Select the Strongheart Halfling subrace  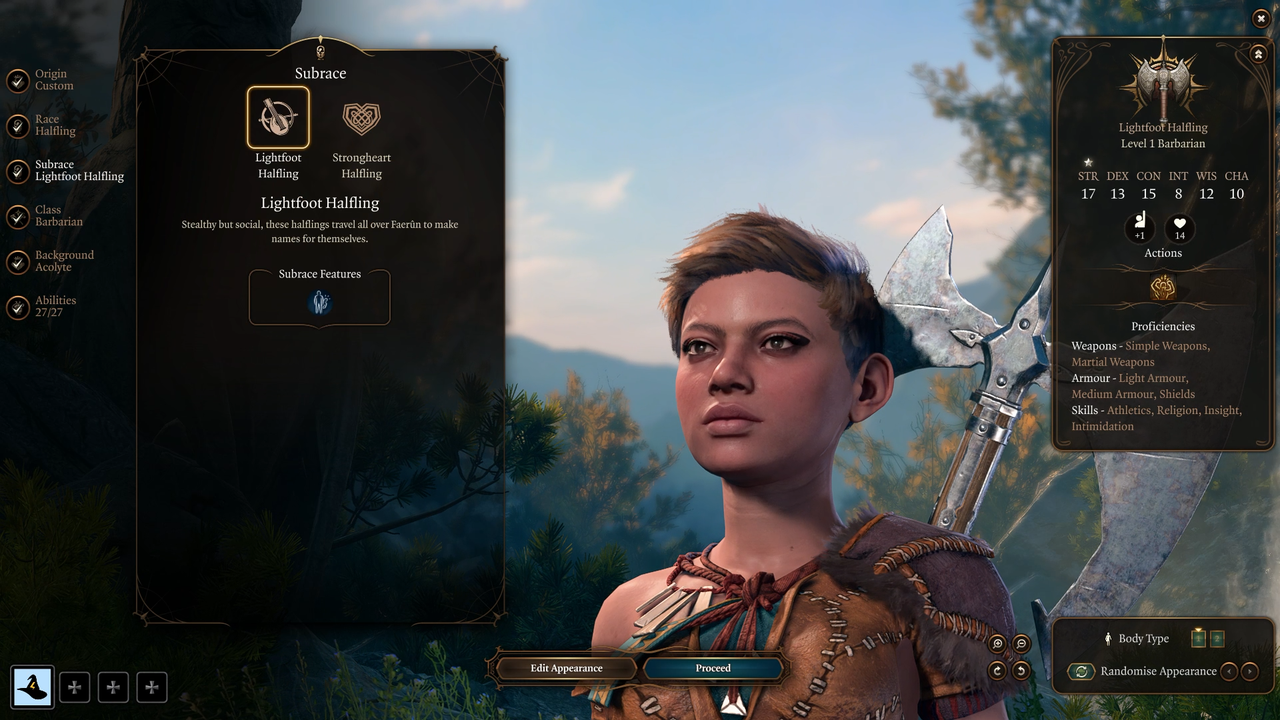pos(361,119)
